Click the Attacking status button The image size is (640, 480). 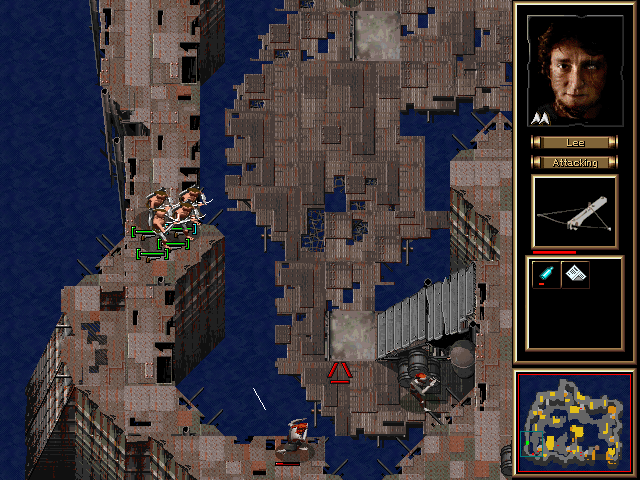(574, 162)
